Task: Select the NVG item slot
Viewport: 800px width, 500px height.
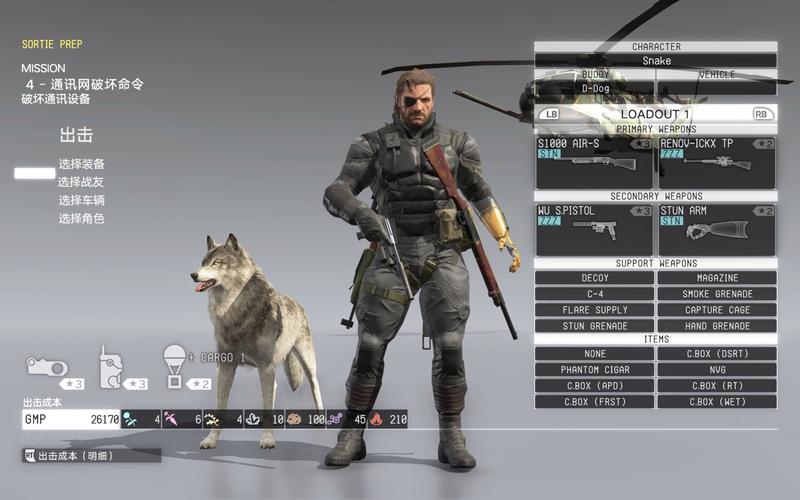Action: 717,370
